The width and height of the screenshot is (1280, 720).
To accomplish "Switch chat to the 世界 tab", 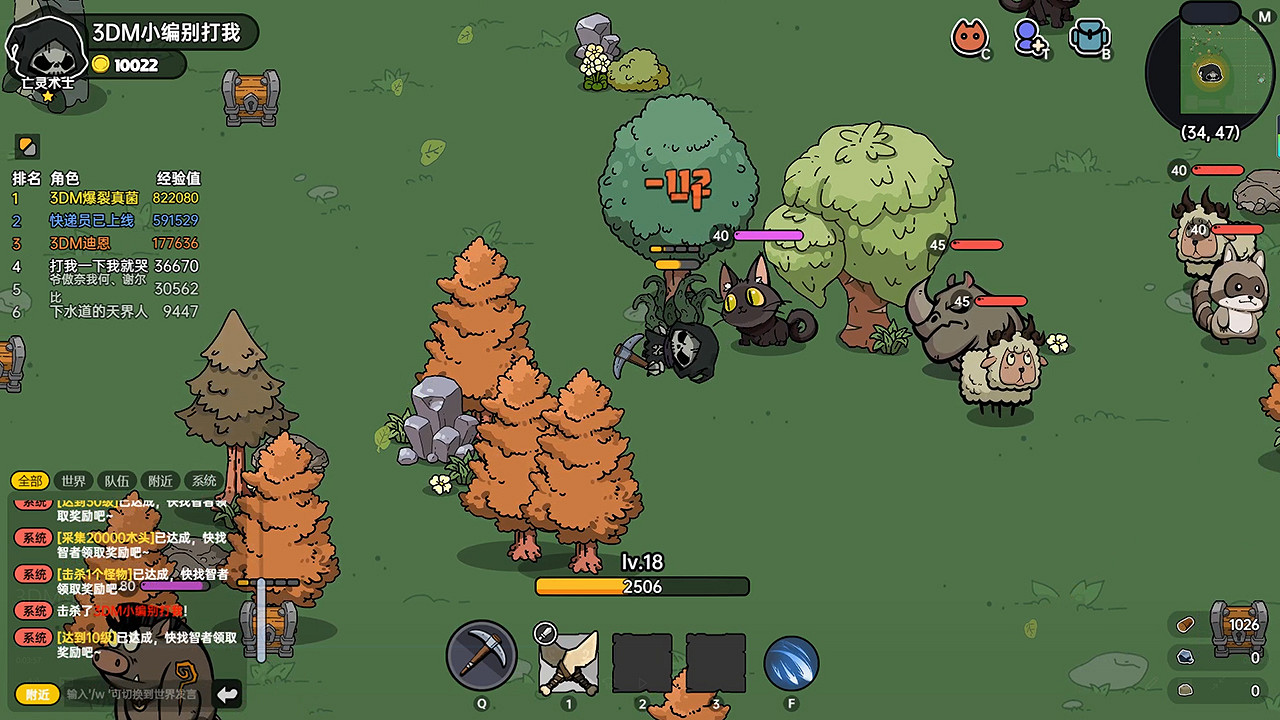I will [73, 481].
